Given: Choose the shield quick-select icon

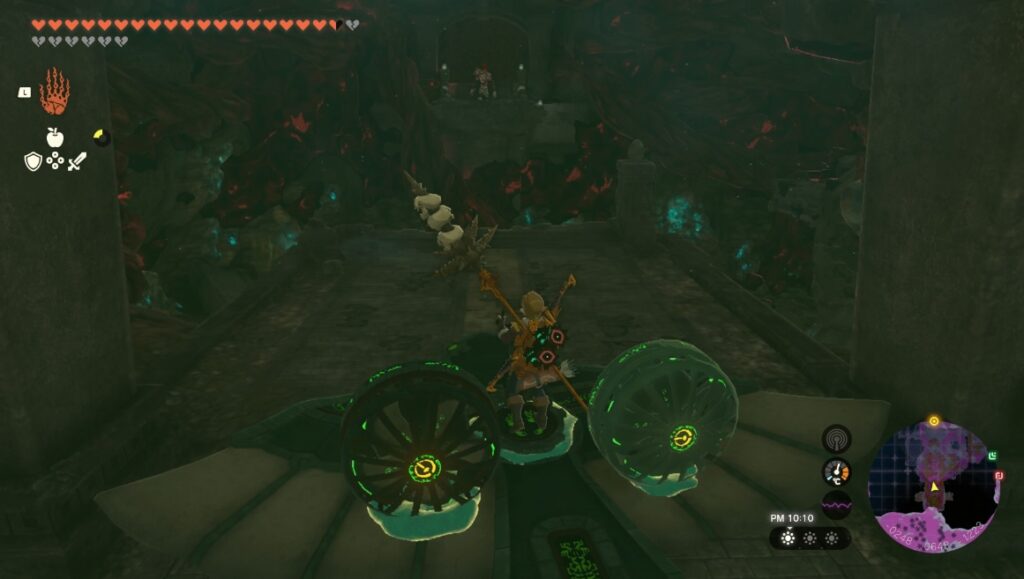Looking at the screenshot, I should [x=33, y=160].
